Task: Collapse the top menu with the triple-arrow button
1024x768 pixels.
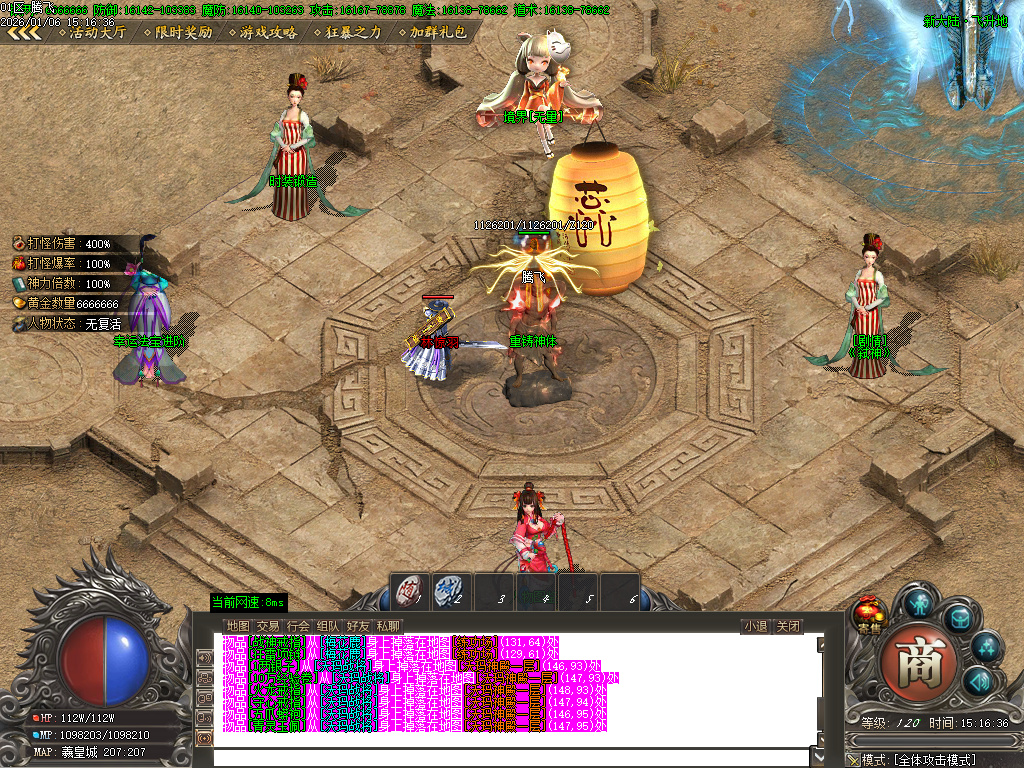Action: tap(24, 32)
